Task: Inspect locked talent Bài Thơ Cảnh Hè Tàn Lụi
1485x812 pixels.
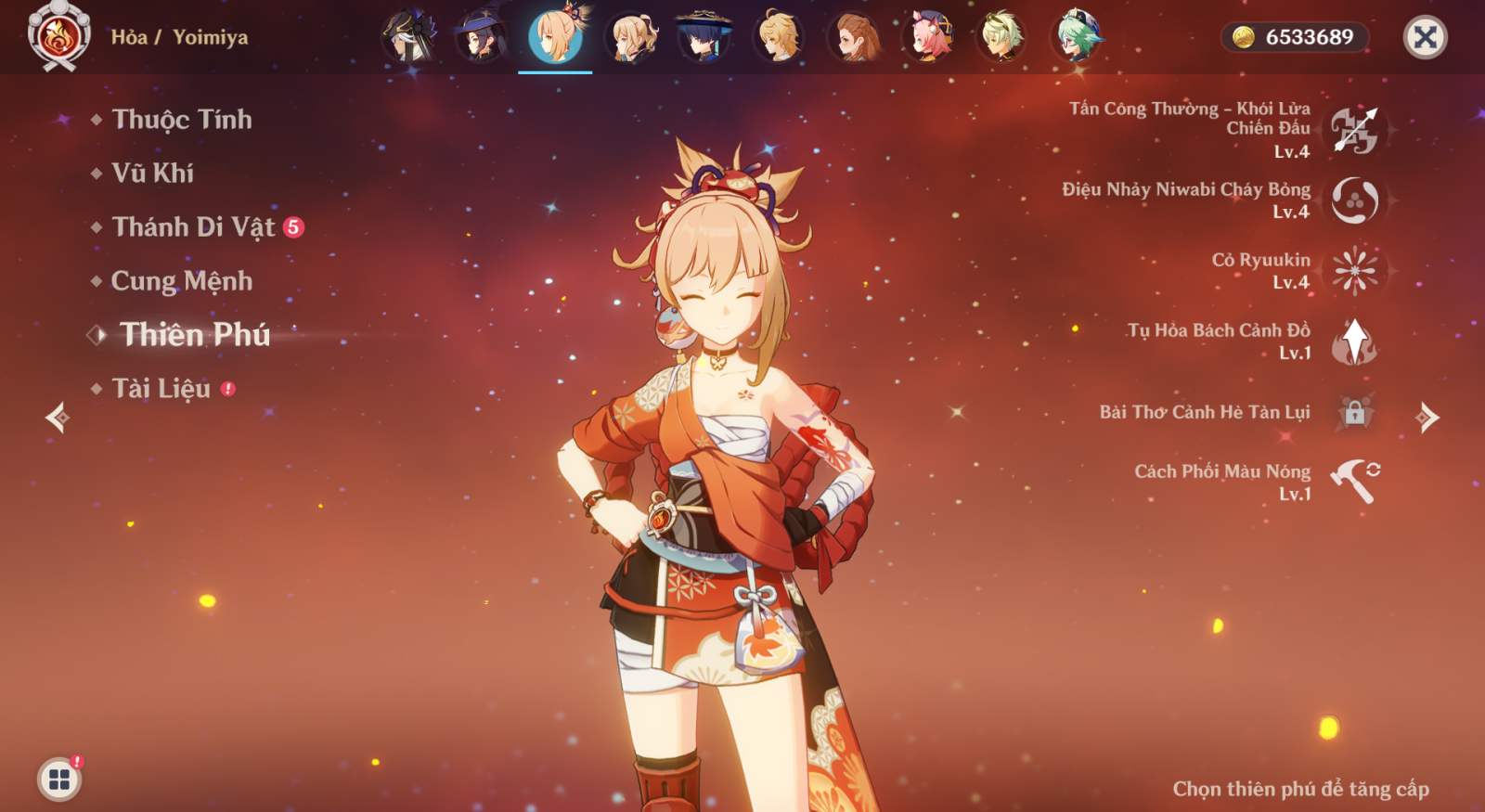Action: click(x=1354, y=412)
